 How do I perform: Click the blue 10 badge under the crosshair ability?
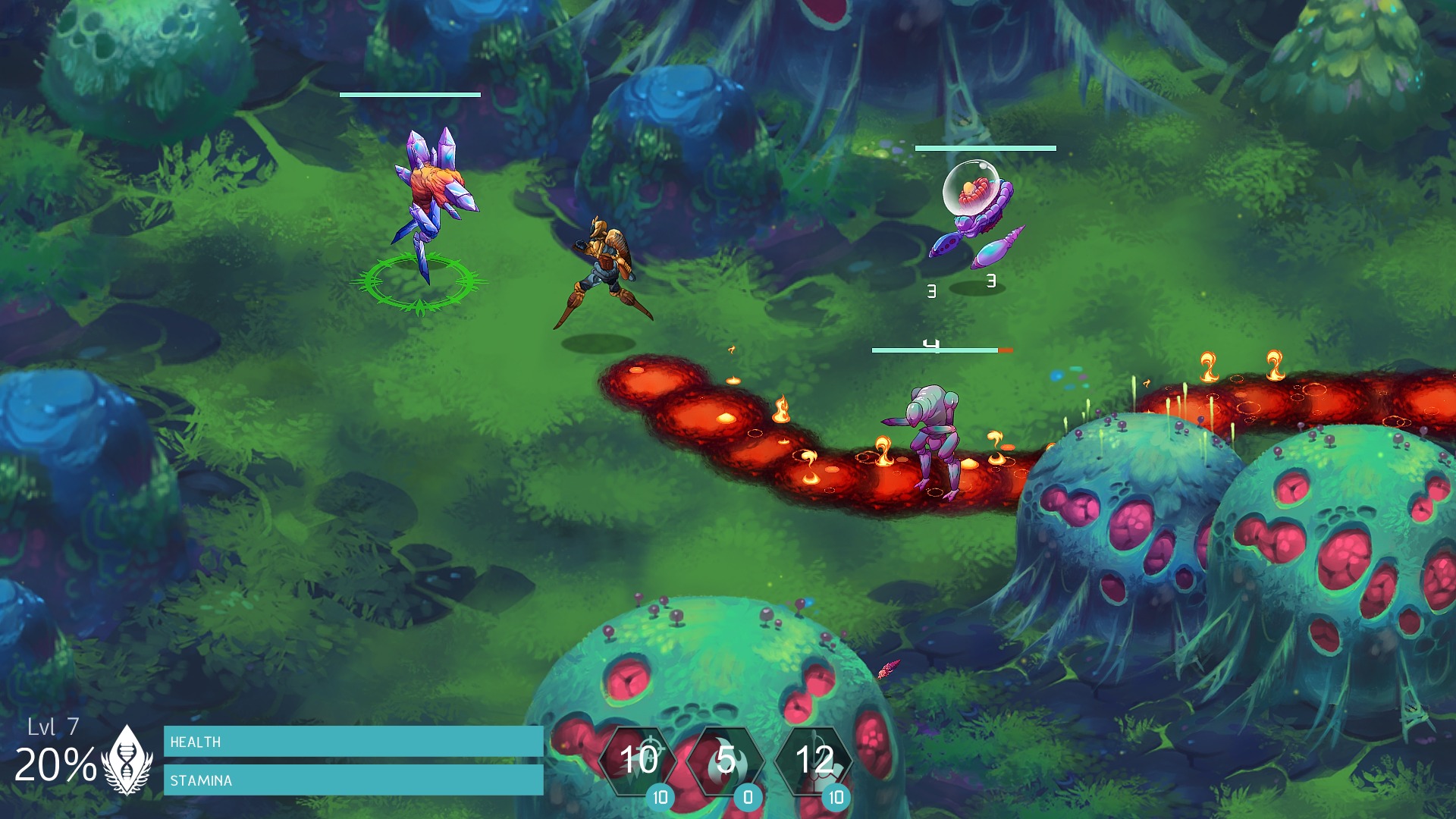click(661, 798)
